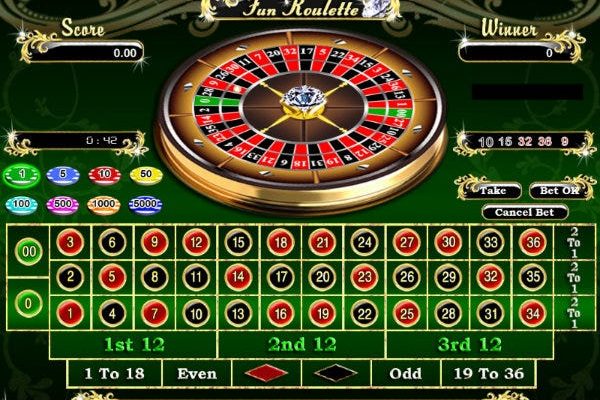Image resolution: width=600 pixels, height=400 pixels.
Task: Pick the red 10 chip
Action: (x=104, y=175)
